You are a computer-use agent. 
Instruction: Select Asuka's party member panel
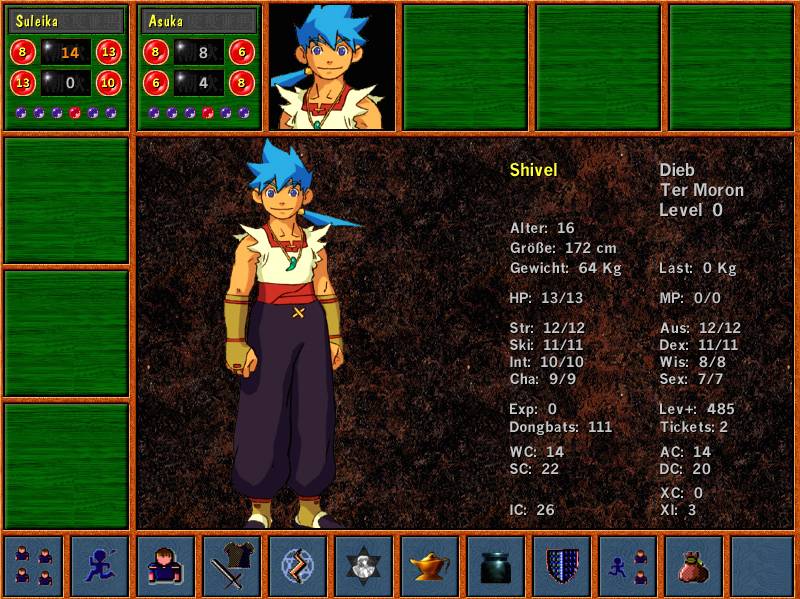click(199, 66)
